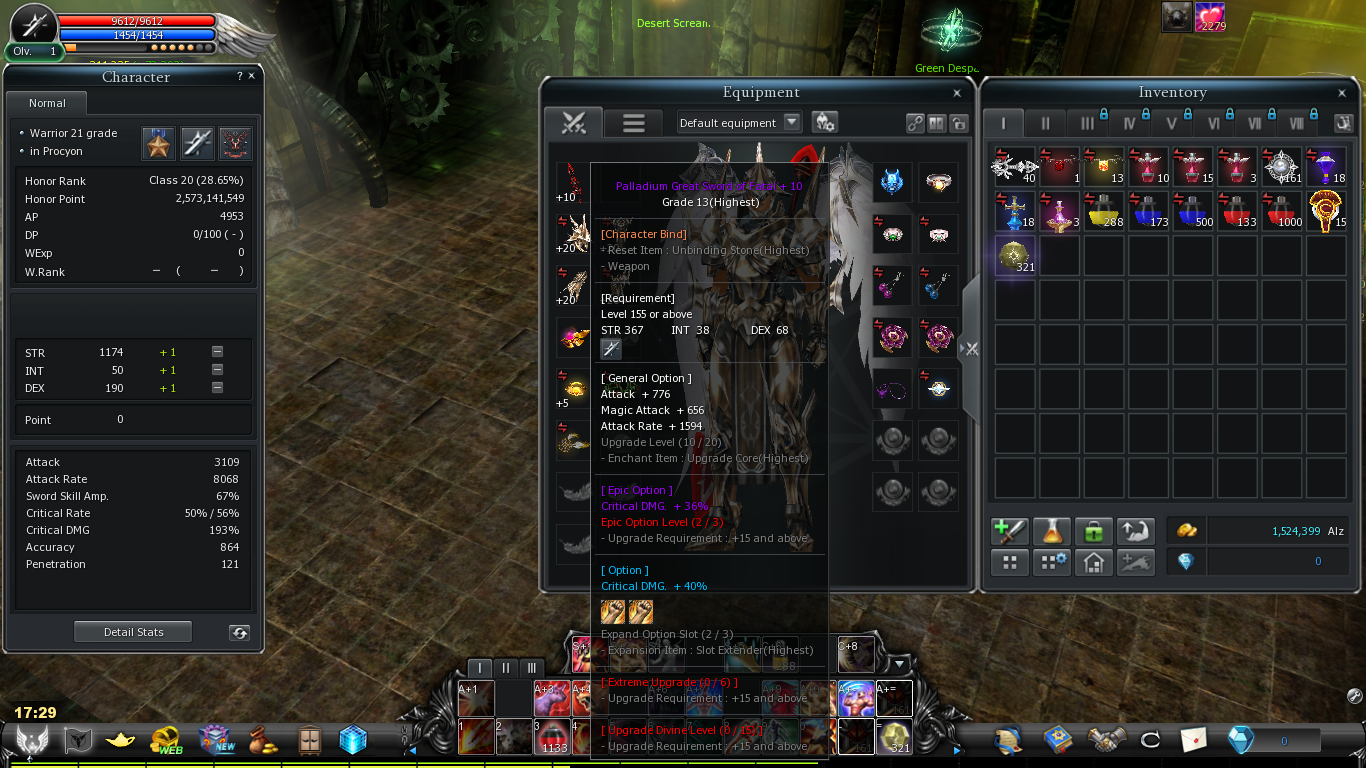The height and width of the screenshot is (768, 1366).
Task: Decrease the DEX stat with minus button
Action: pos(217,388)
